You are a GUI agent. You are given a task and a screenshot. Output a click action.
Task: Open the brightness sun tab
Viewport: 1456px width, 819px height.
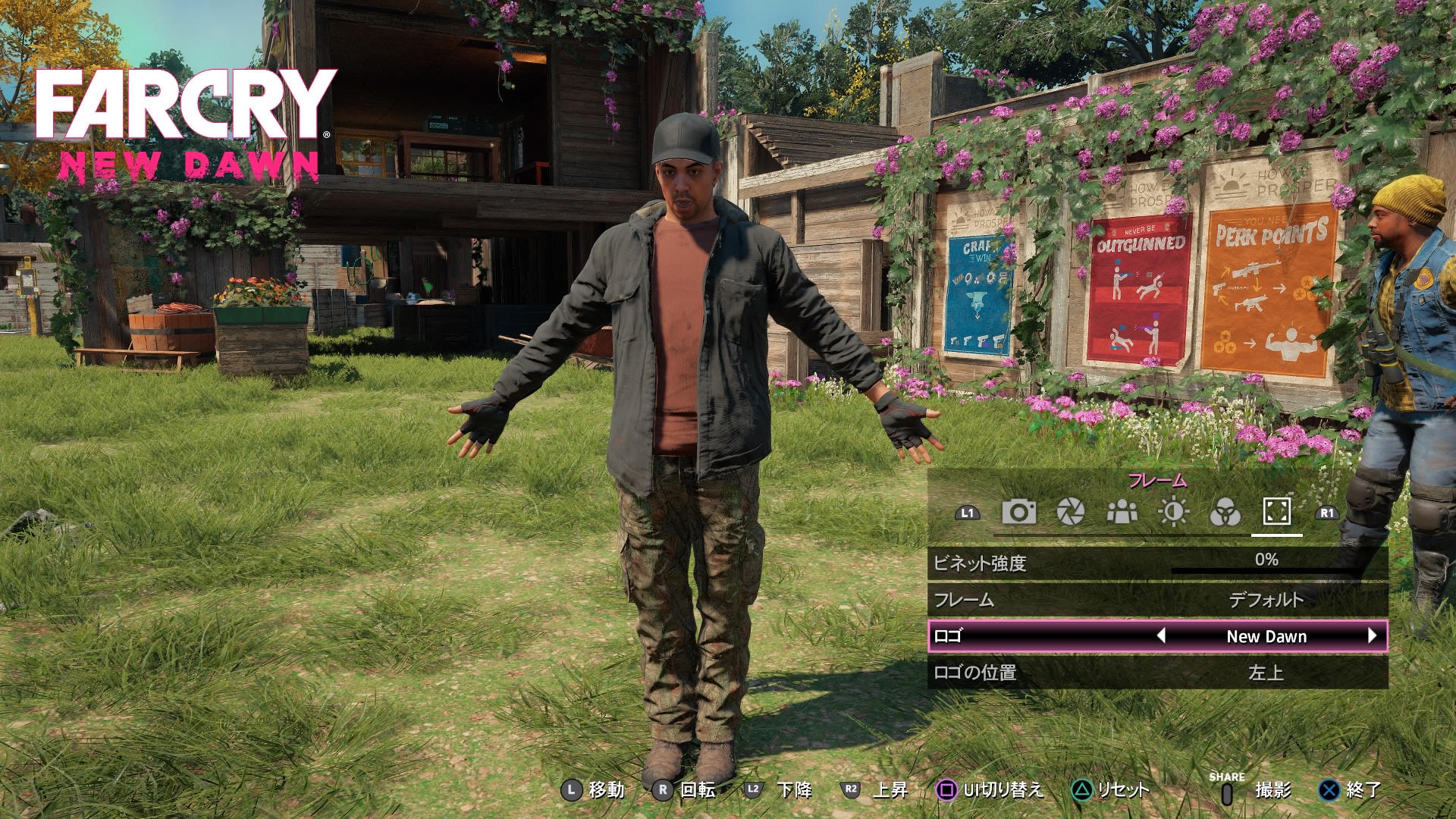pyautogui.click(x=1173, y=513)
